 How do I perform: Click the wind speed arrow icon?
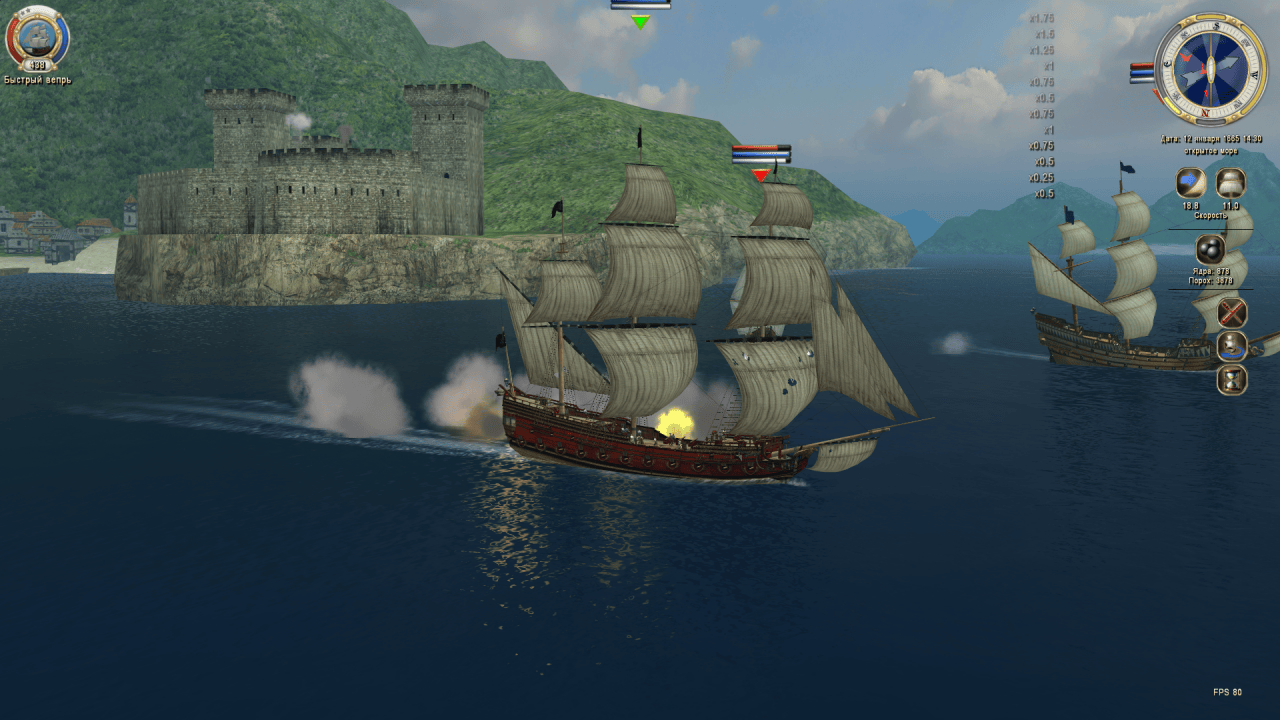point(1190,183)
